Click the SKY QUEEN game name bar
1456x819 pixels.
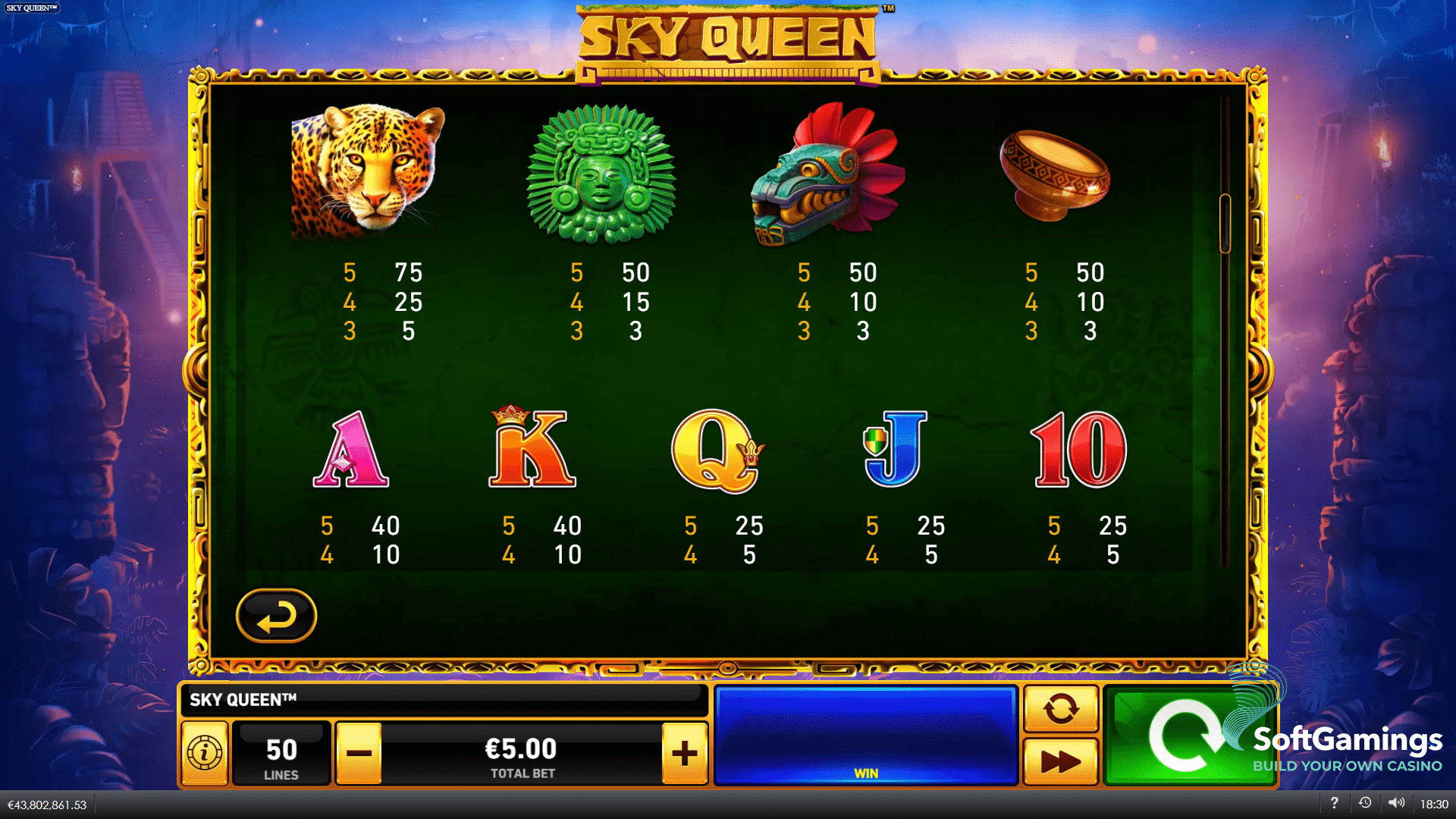click(x=446, y=700)
